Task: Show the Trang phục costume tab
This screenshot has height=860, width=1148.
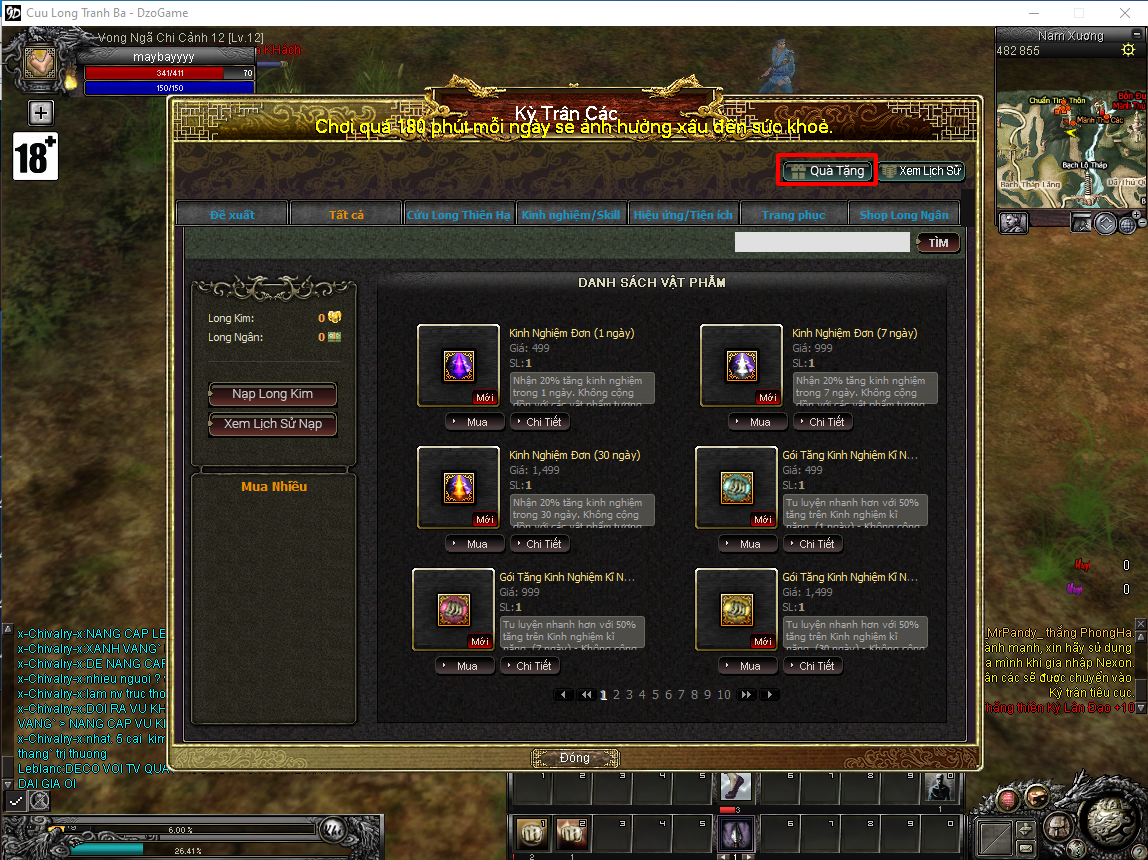Action: coord(793,214)
